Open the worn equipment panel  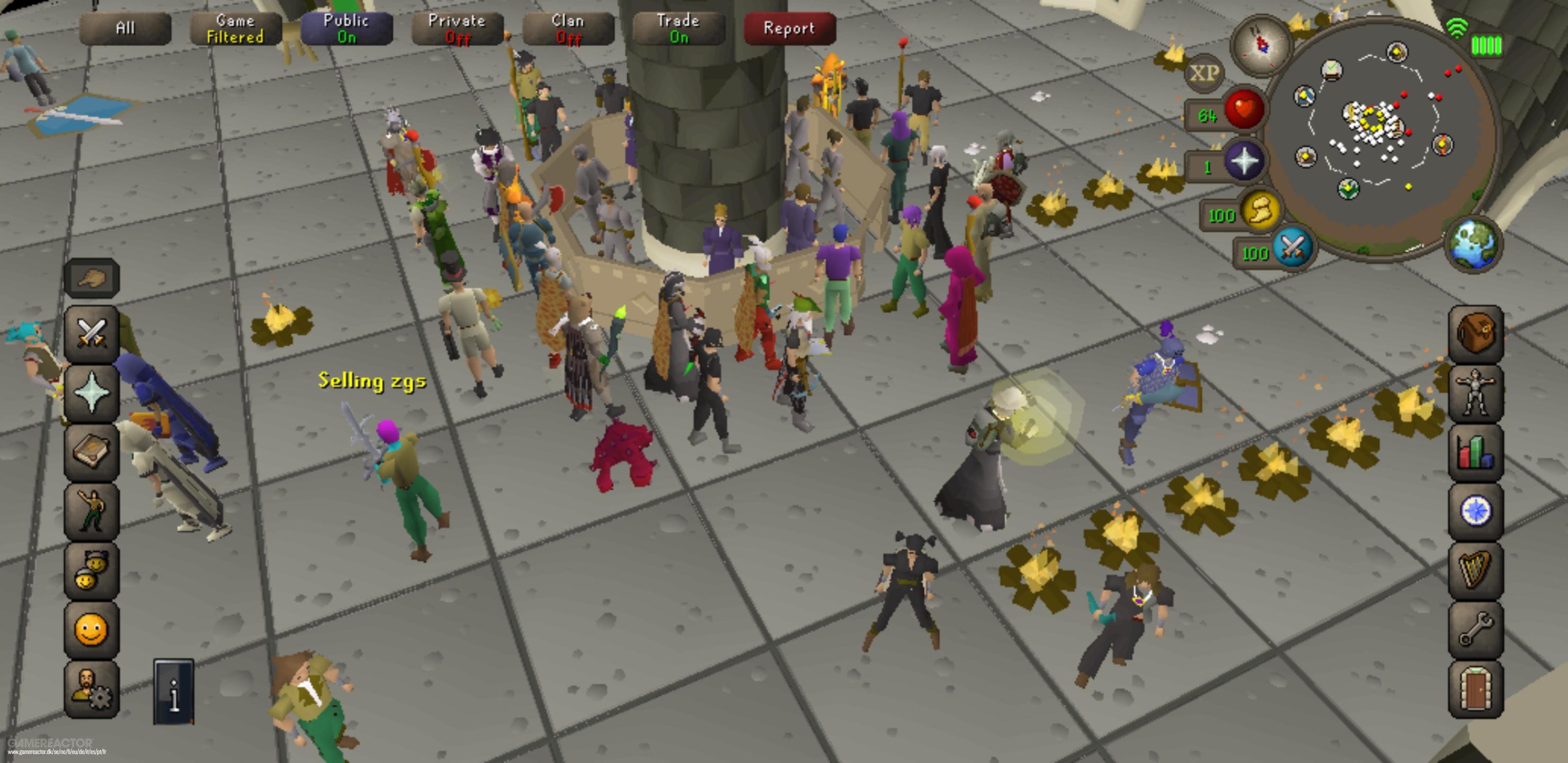click(x=1477, y=391)
